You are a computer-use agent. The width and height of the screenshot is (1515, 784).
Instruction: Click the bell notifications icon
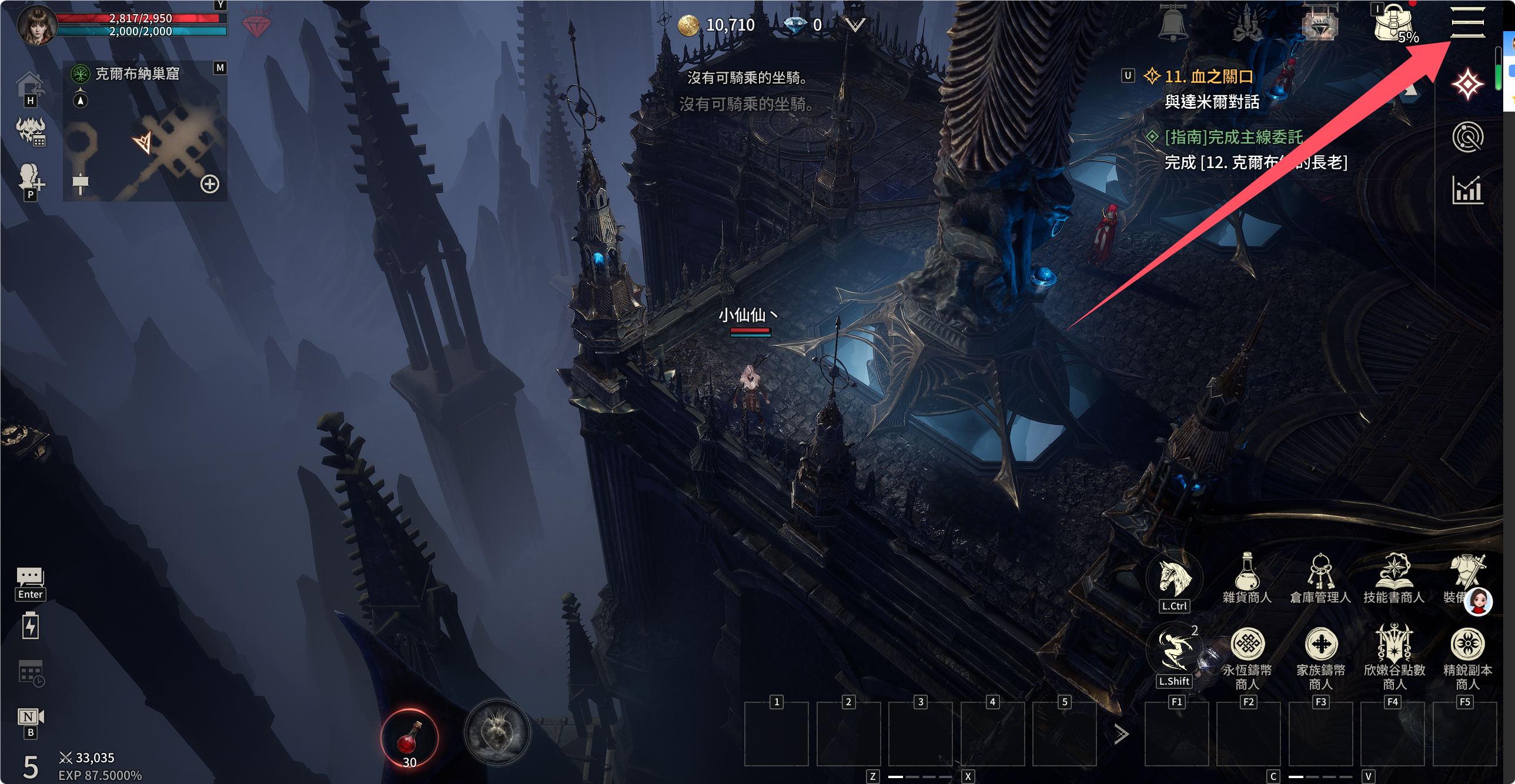[1173, 24]
